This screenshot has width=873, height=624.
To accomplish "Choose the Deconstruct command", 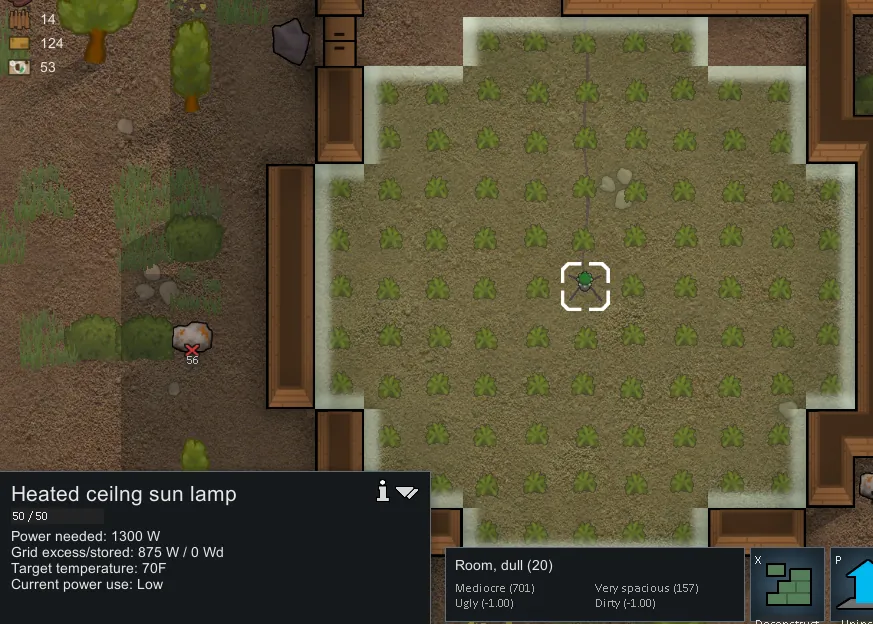I will (787, 586).
